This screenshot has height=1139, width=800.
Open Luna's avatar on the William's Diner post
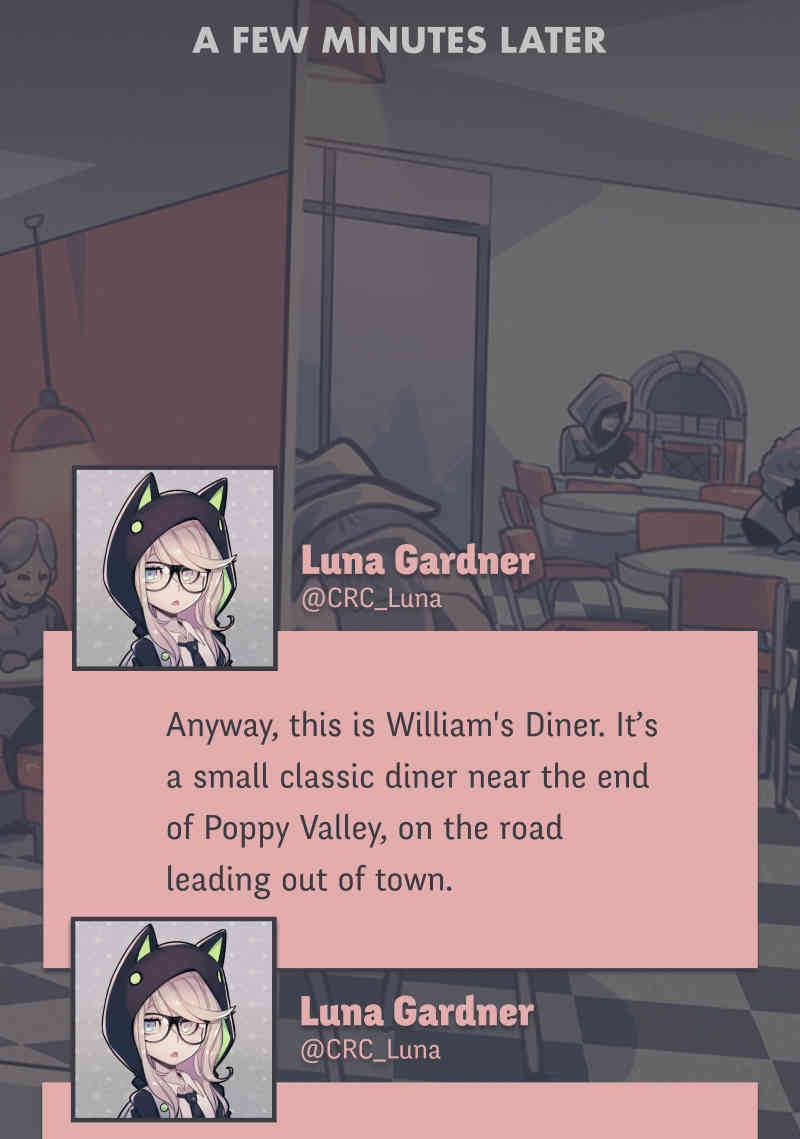tap(174, 568)
